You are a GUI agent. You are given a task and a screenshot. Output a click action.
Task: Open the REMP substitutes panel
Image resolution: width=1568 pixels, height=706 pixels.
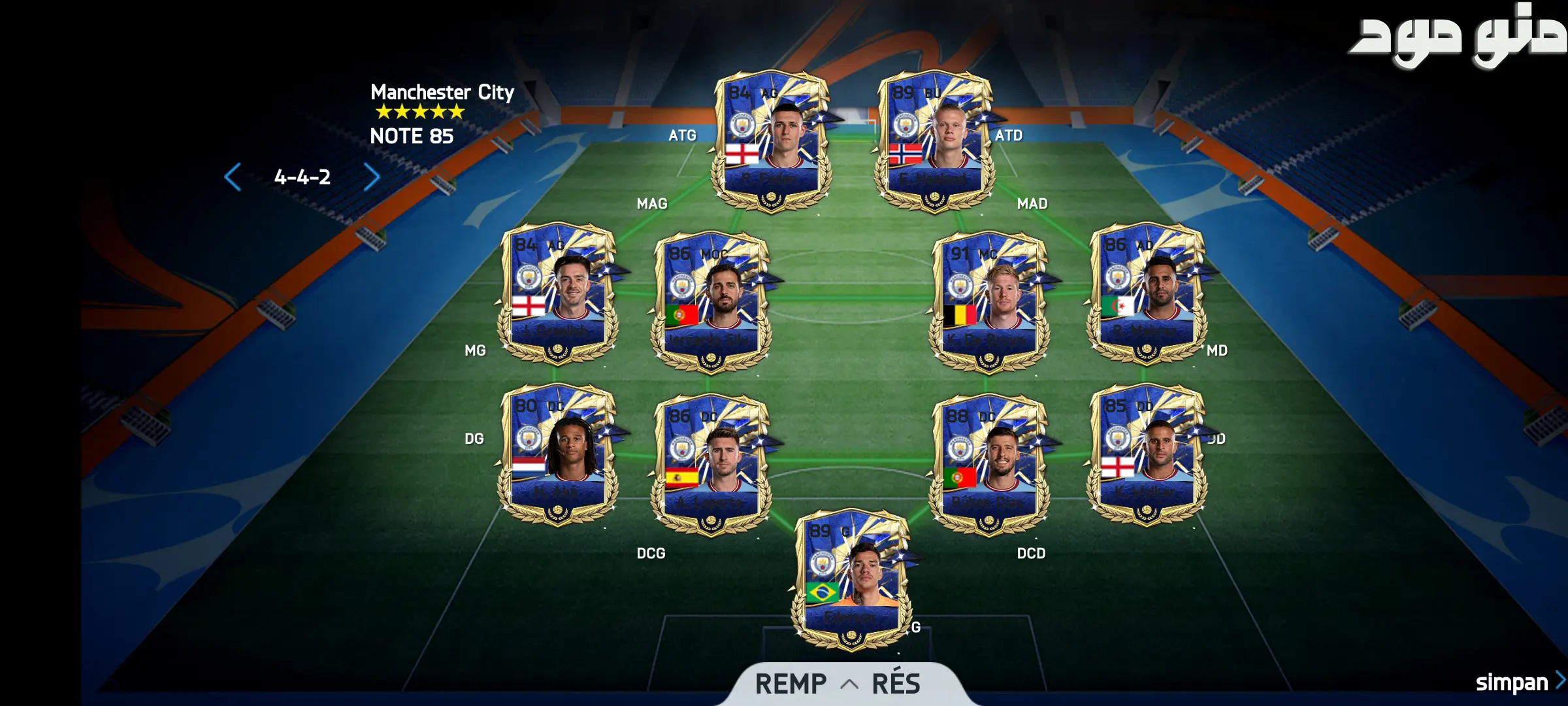coord(791,684)
